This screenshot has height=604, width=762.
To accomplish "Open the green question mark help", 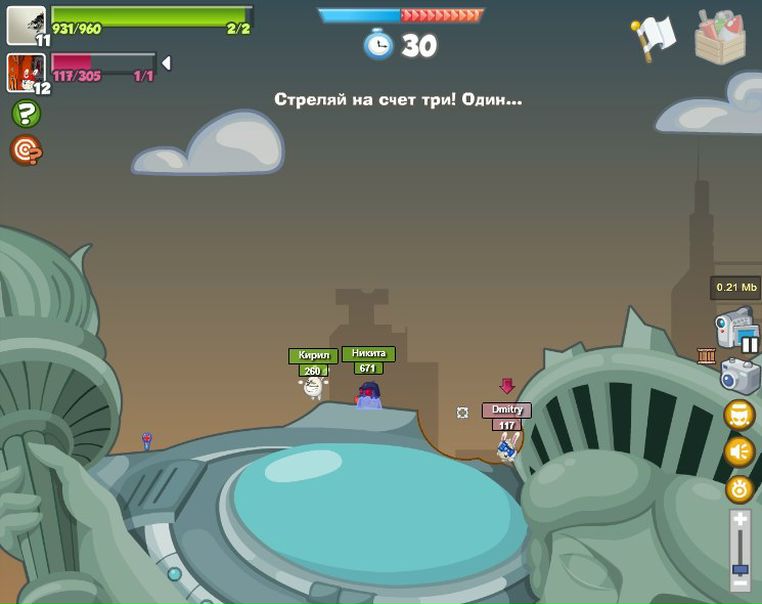I will point(26,114).
